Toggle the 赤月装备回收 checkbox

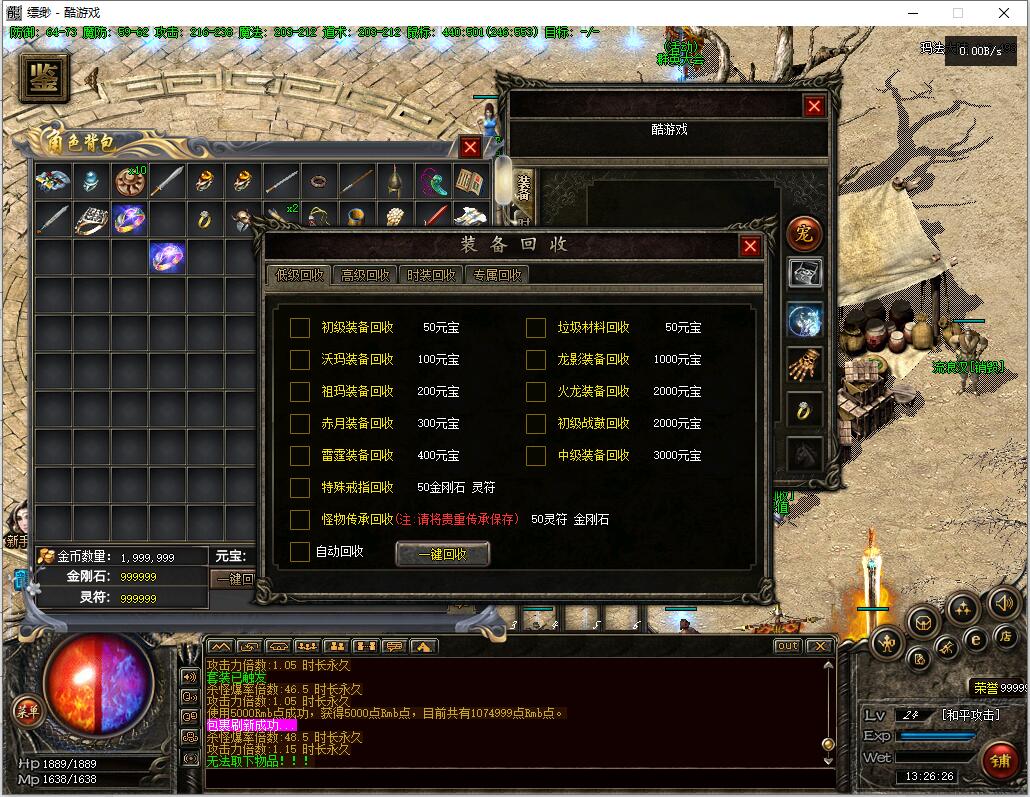point(300,424)
